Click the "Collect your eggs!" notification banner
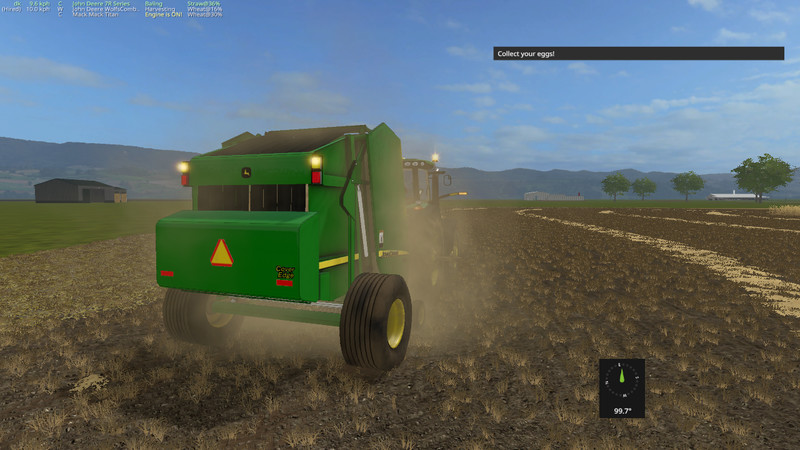The height and width of the screenshot is (450, 800). click(x=638, y=53)
